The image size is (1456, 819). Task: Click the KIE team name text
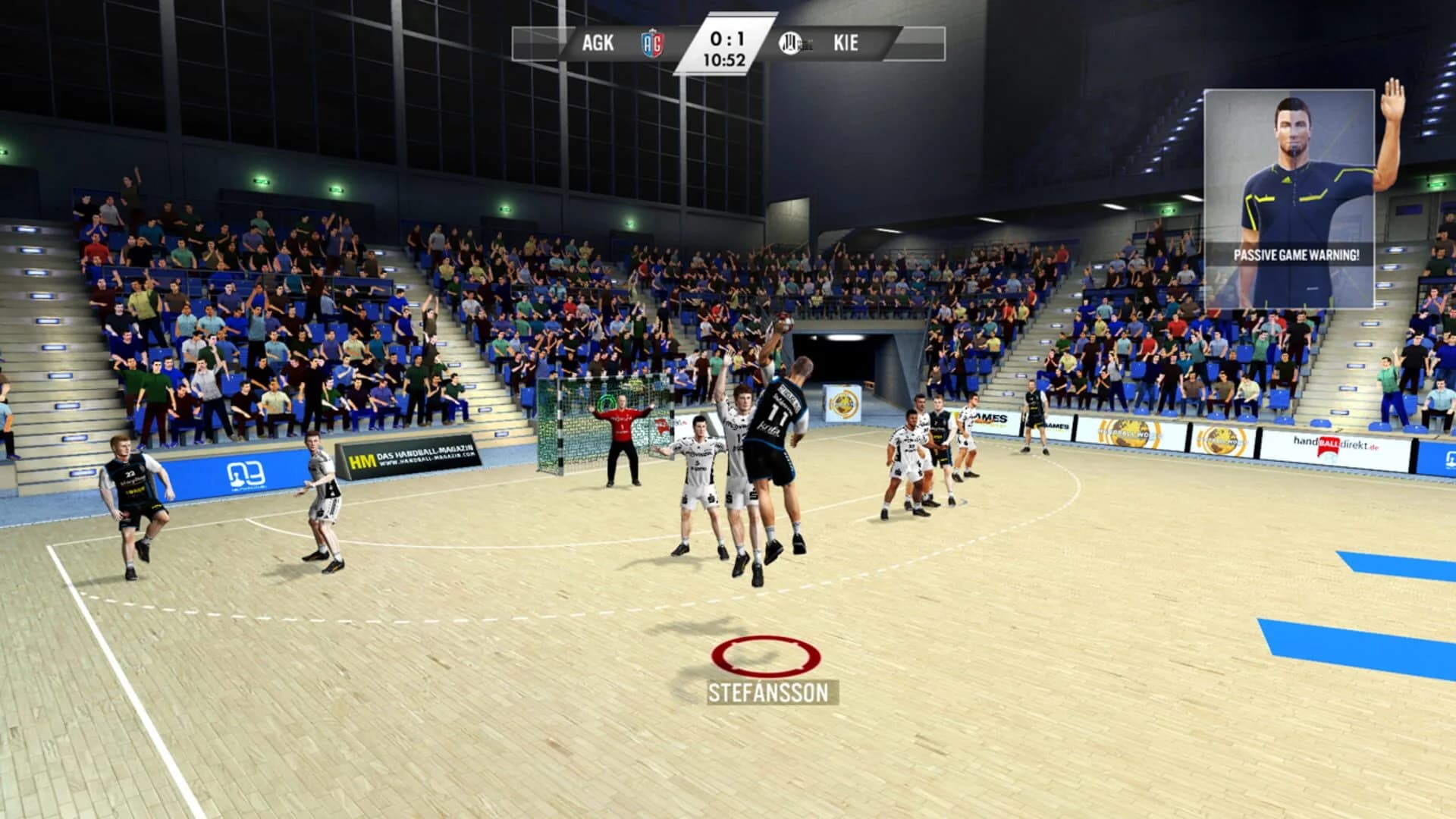[x=848, y=43]
